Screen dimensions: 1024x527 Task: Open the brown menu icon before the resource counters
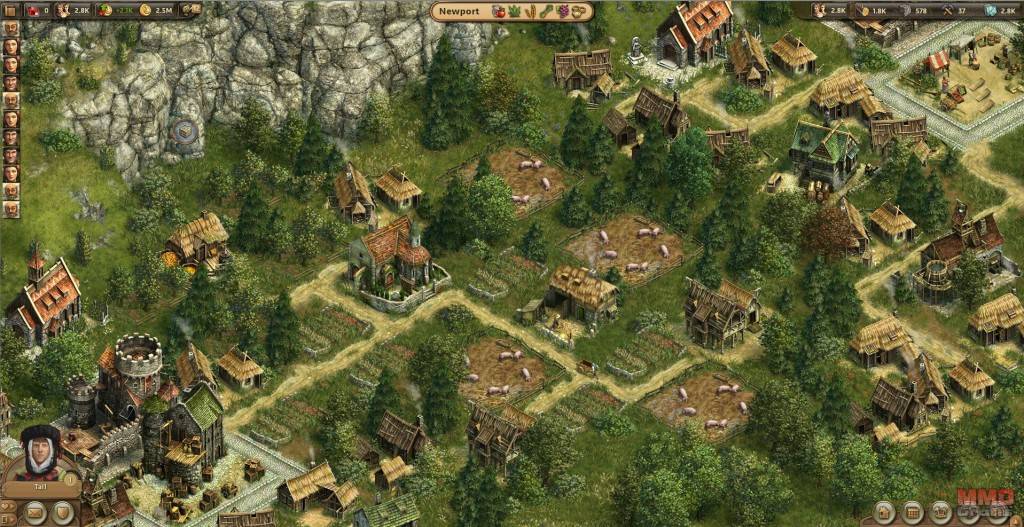tap(9, 10)
